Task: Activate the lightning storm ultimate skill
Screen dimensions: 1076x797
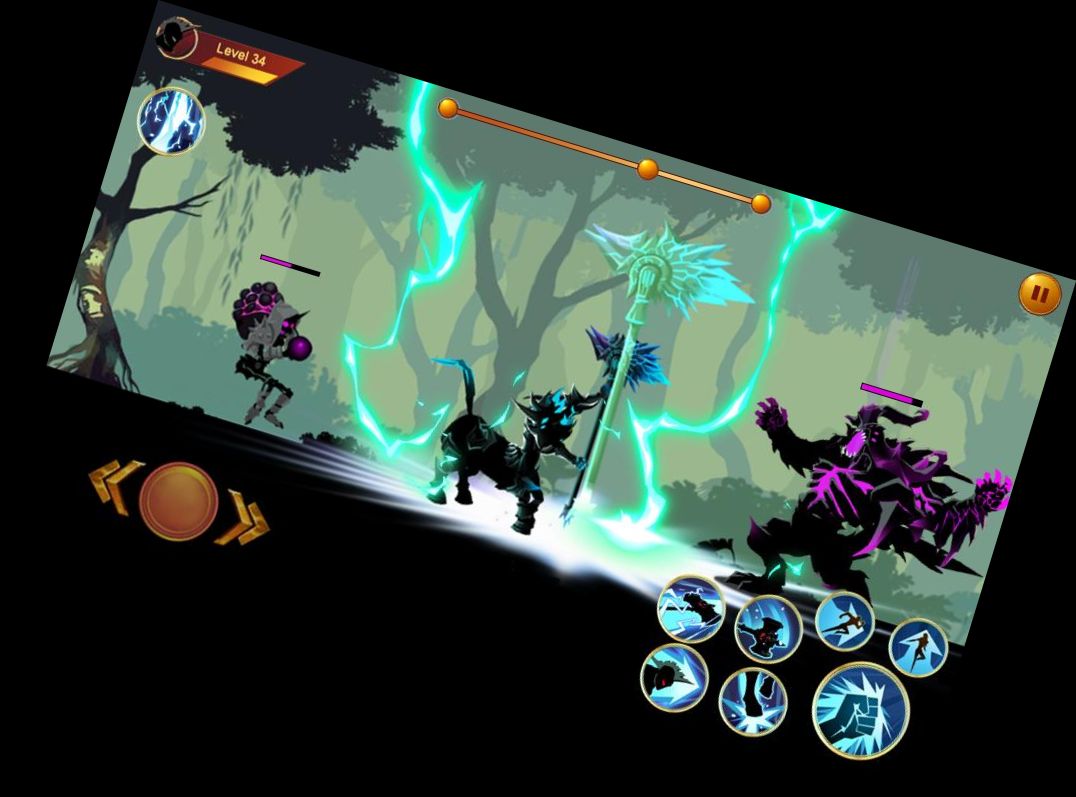Action: click(x=171, y=120)
